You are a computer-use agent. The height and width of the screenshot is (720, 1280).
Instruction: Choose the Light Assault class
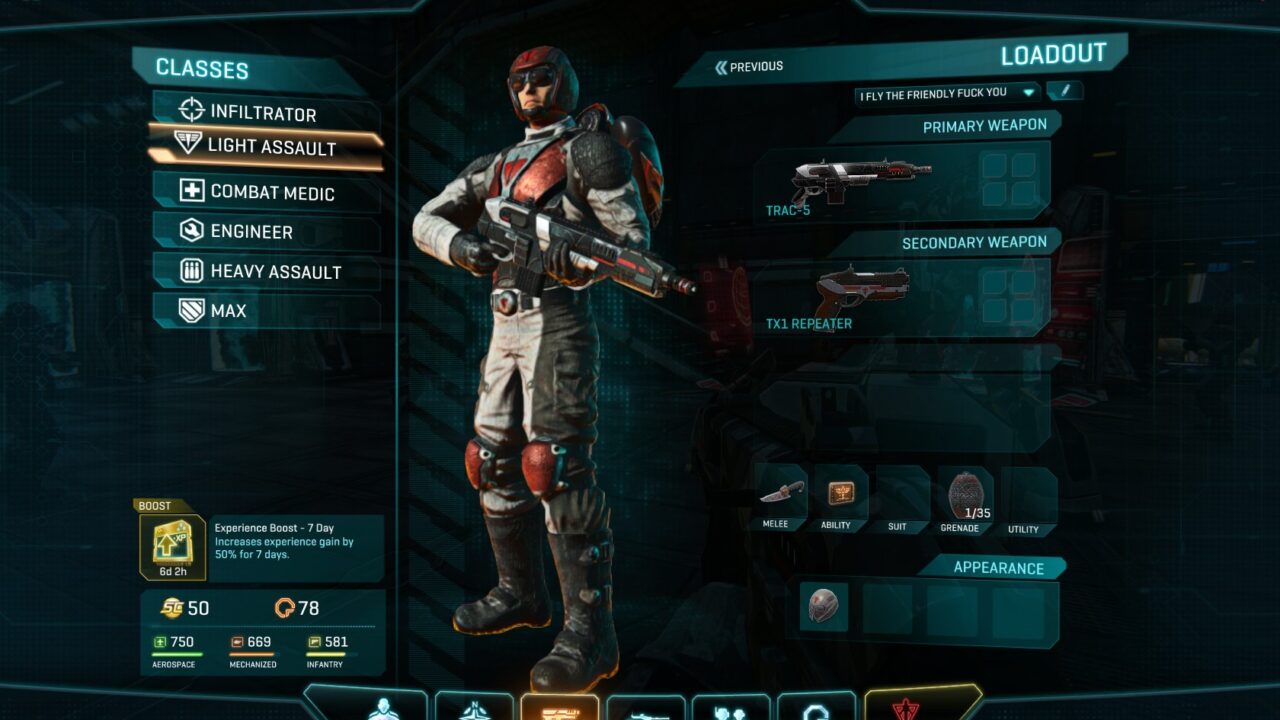click(270, 147)
